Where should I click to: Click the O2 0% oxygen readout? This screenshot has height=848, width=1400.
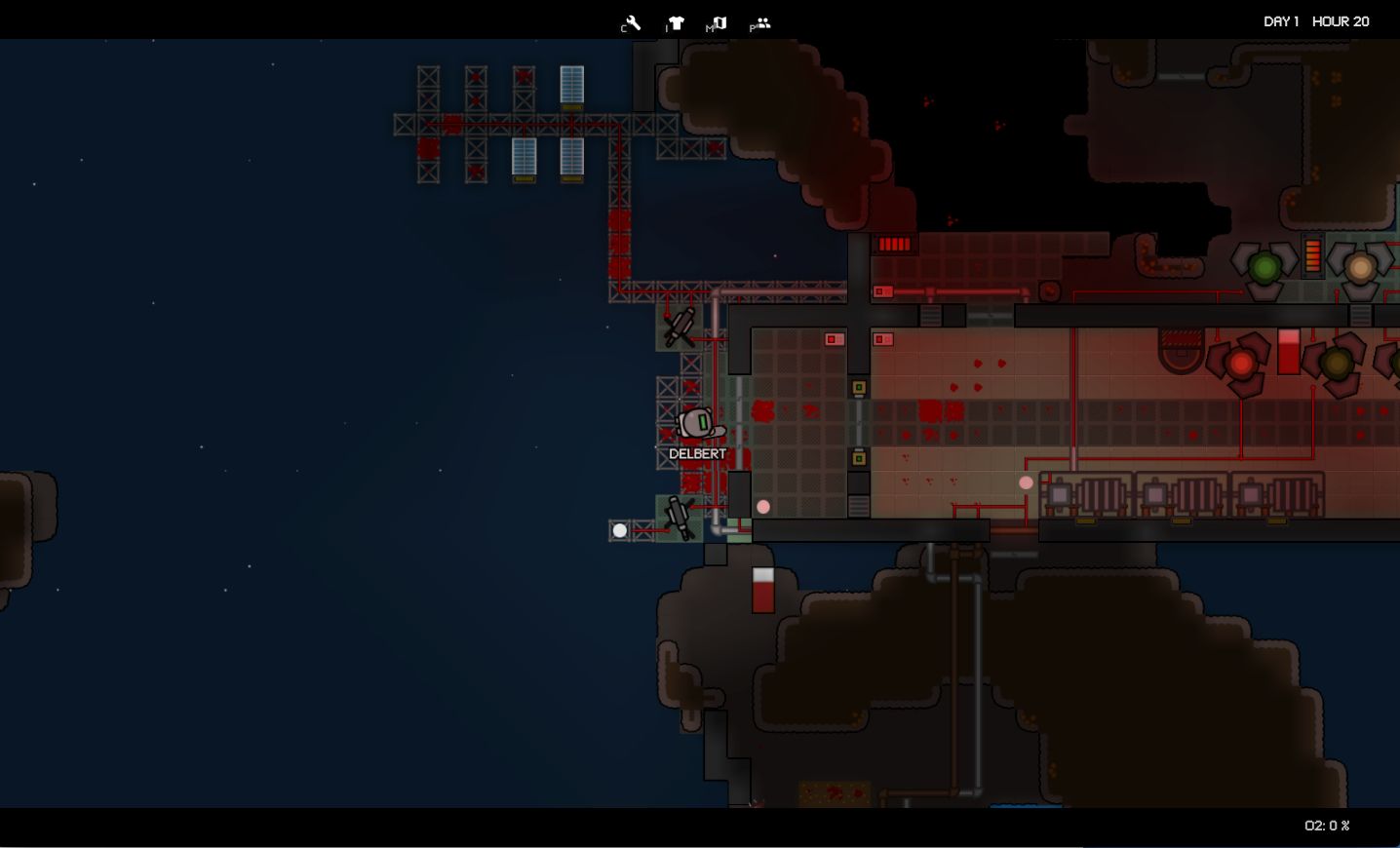click(1327, 826)
